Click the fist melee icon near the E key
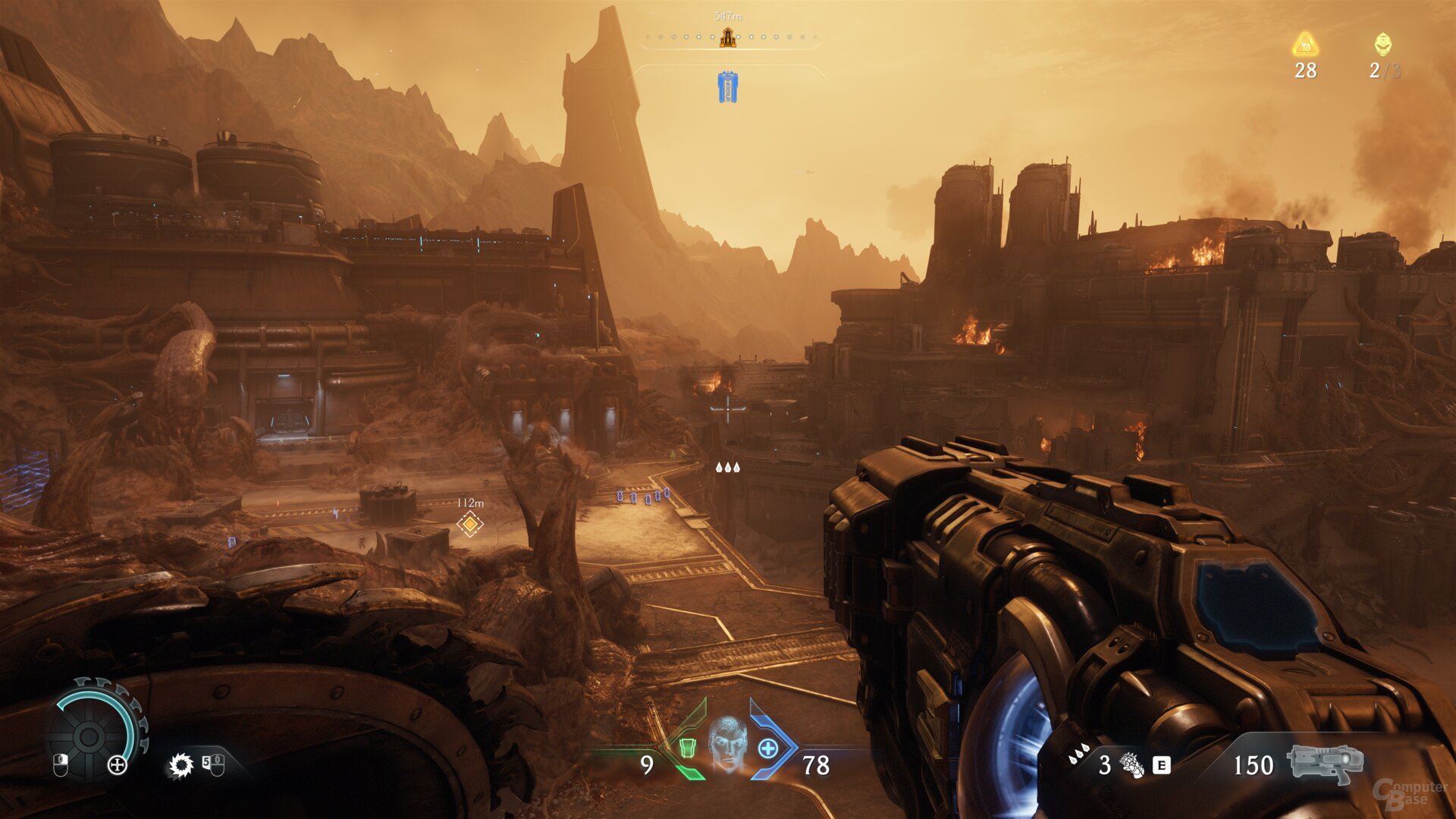The image size is (1456, 819). pyautogui.click(x=1130, y=765)
